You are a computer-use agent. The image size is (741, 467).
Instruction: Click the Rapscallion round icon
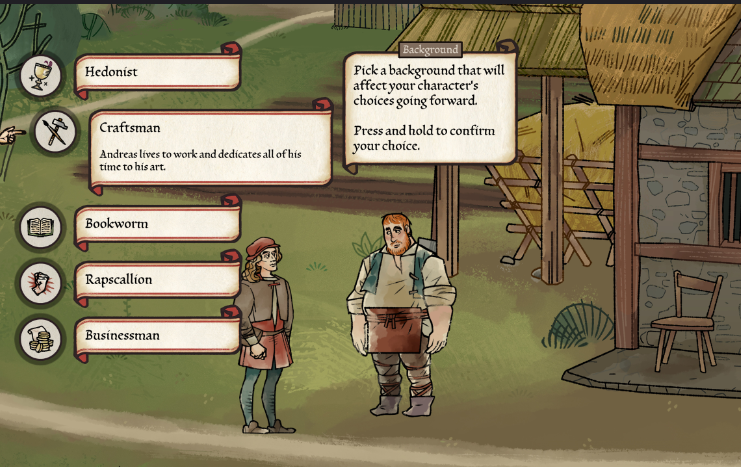pyautogui.click(x=41, y=283)
